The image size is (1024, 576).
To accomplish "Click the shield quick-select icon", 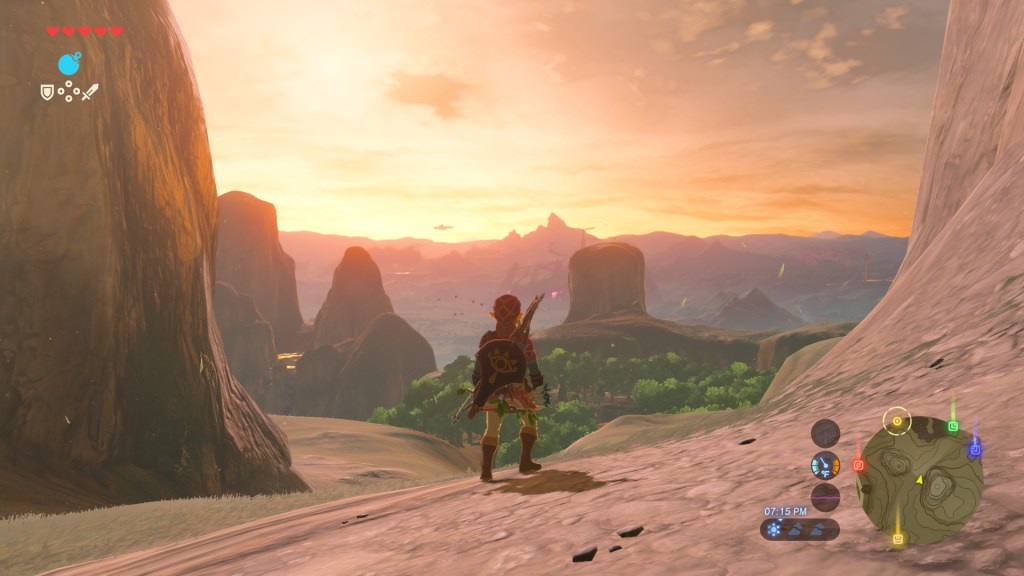I will [x=46, y=92].
